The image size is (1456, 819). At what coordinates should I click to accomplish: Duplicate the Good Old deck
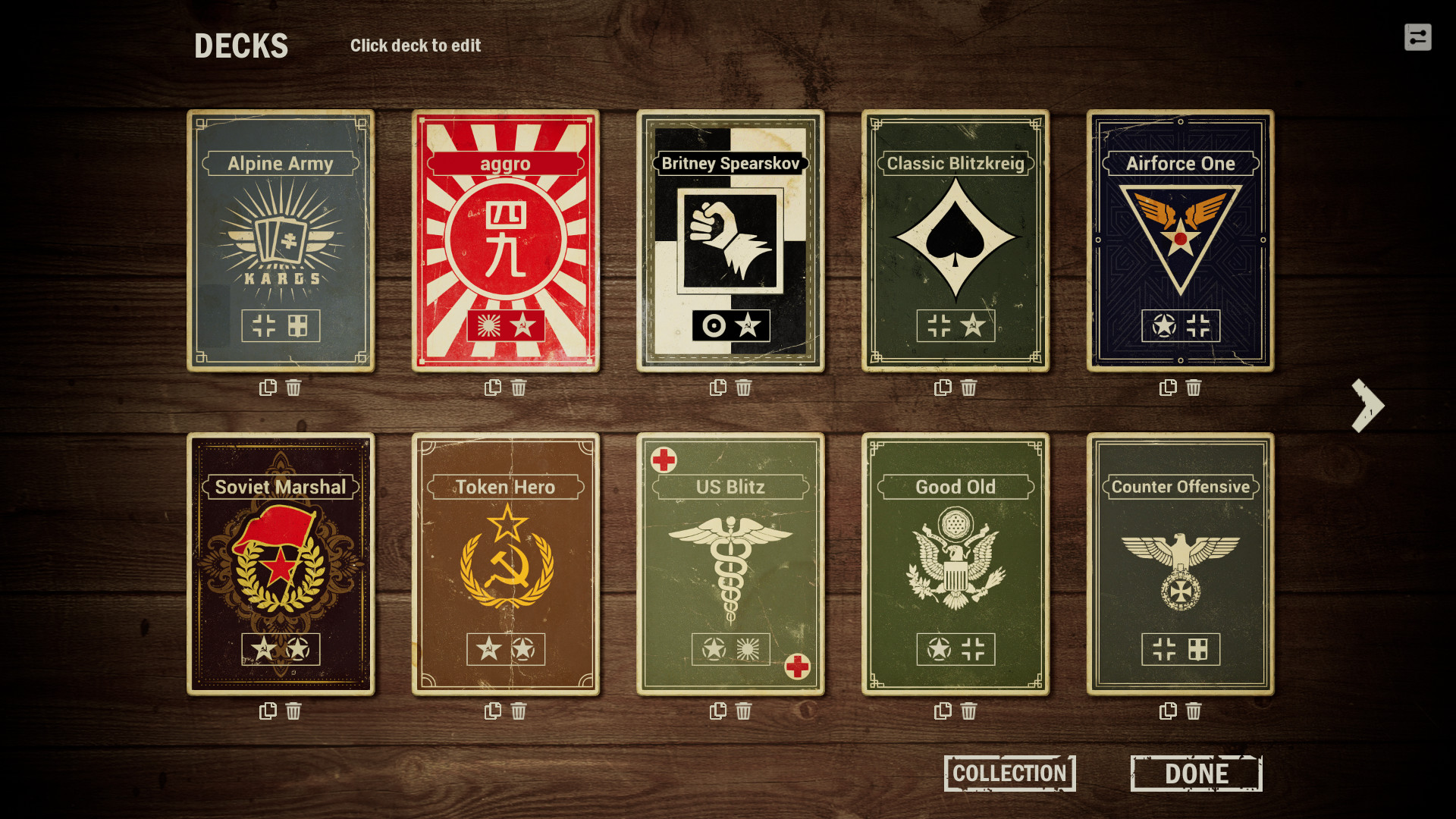point(943,711)
